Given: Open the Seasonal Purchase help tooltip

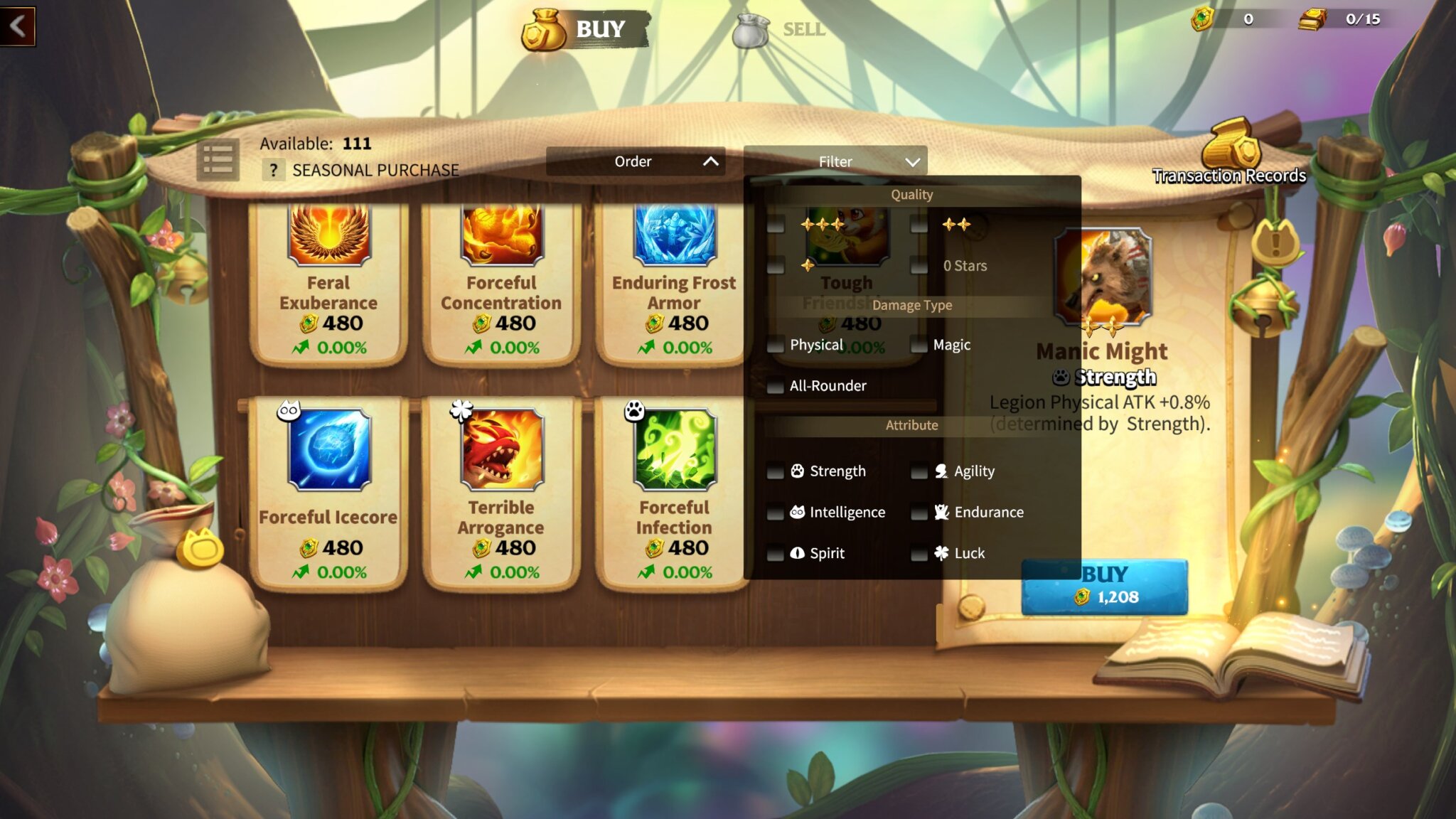Looking at the screenshot, I should (272, 170).
